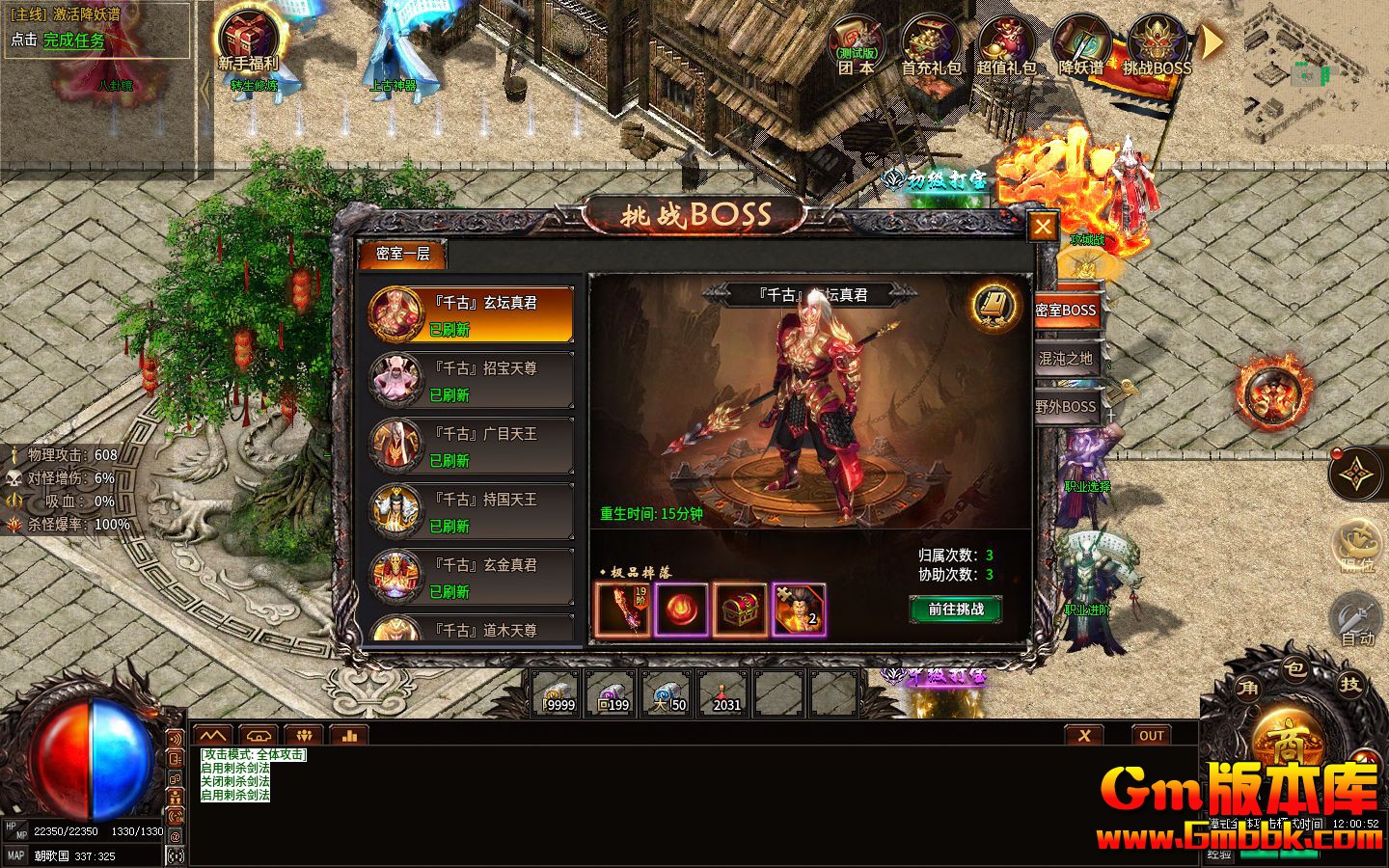Select 『千古』广目天王 boss entry
This screenshot has width=1389, height=868.
point(472,446)
